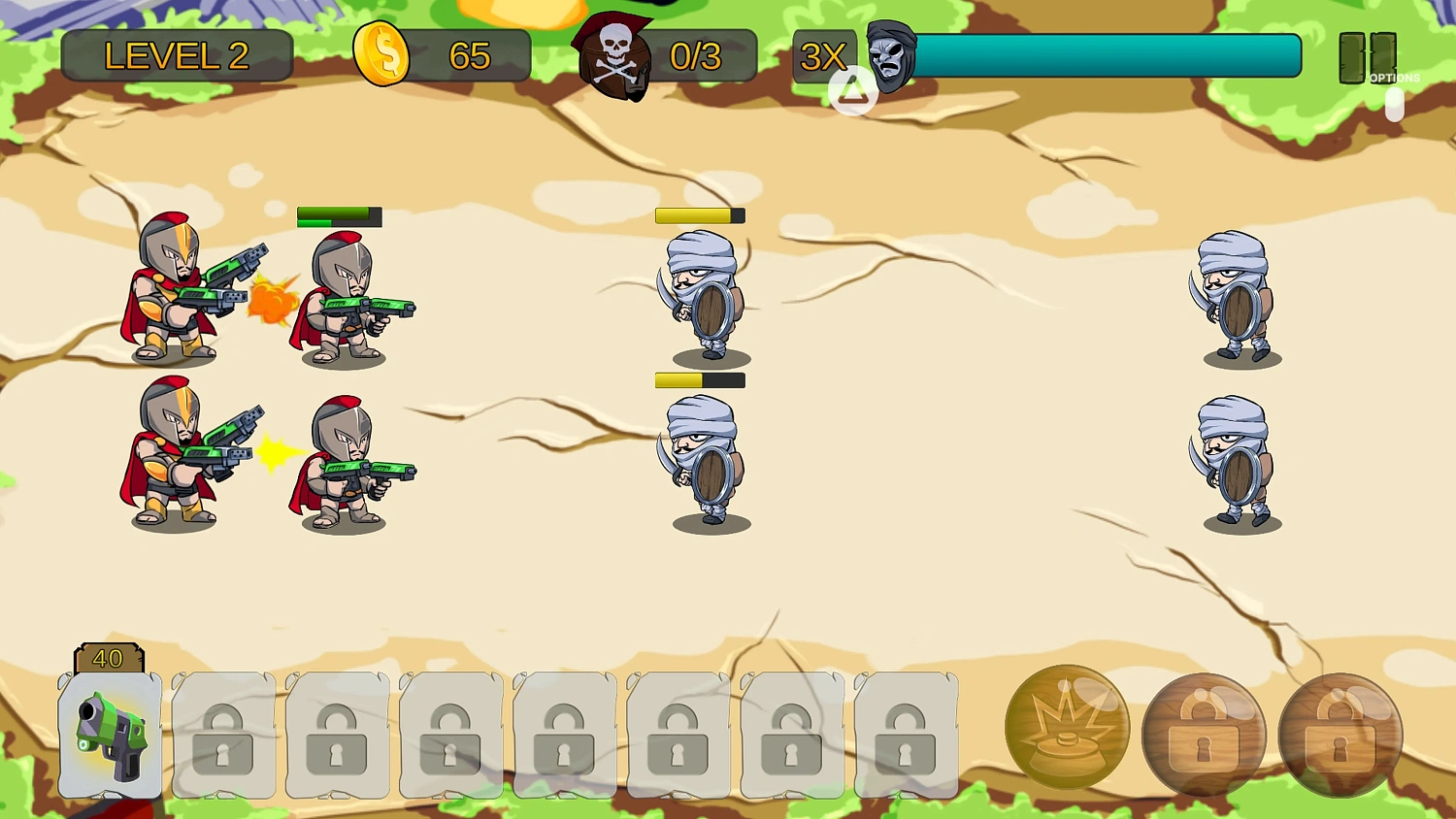Tap the skull kill counter icon

point(615,55)
